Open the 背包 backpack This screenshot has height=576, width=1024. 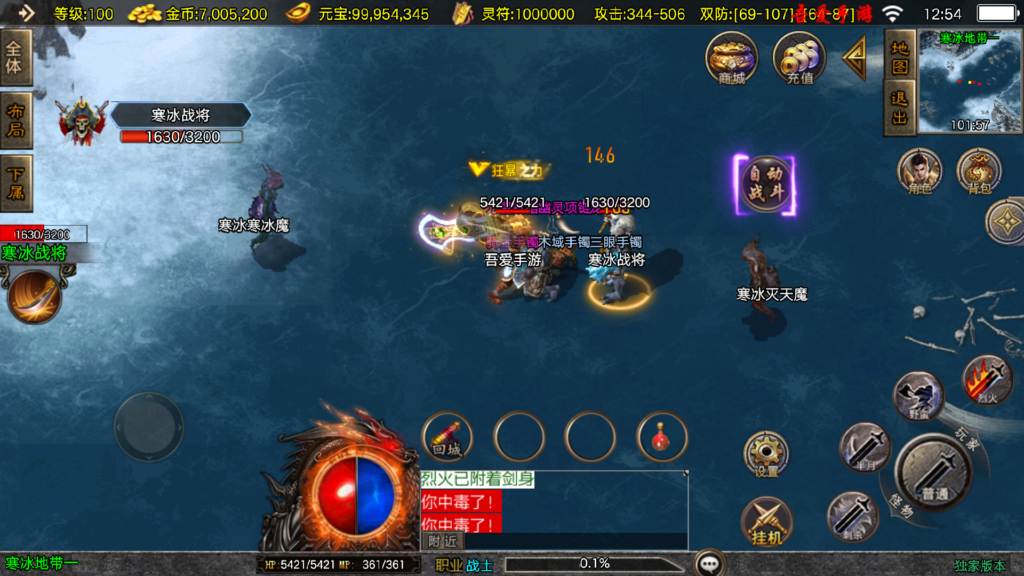pos(979,171)
